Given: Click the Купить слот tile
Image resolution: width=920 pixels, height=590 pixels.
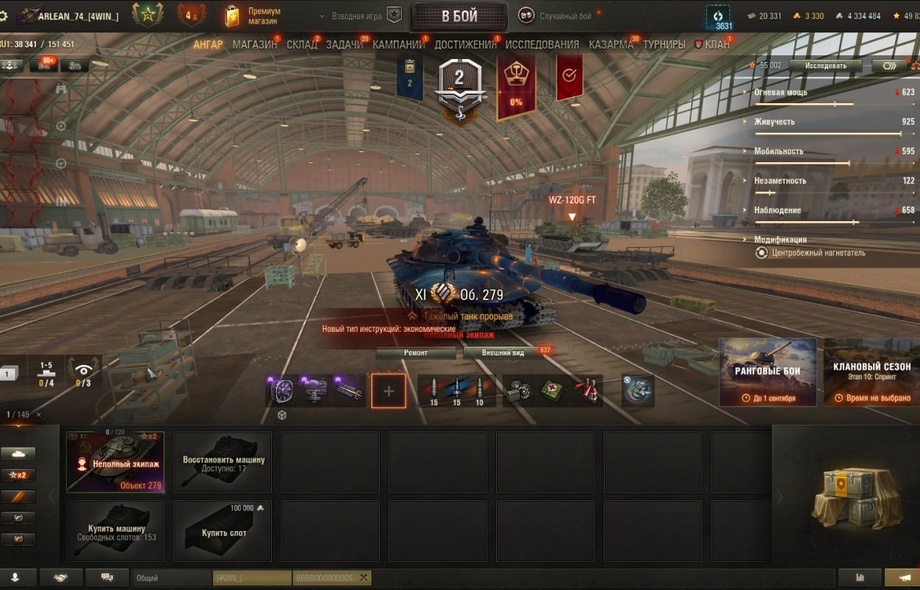Looking at the screenshot, I should (223, 530).
